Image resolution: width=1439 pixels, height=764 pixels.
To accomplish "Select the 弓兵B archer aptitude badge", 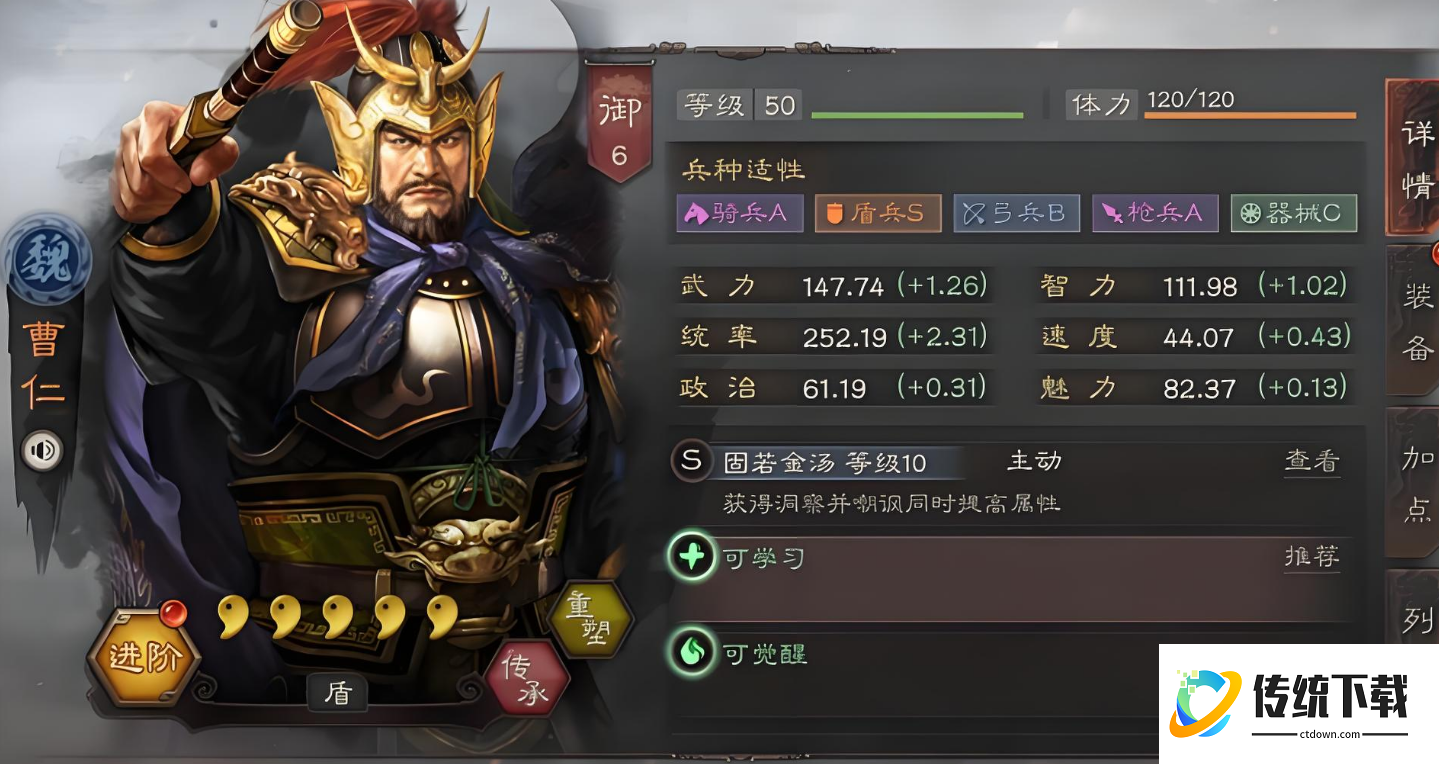I will coord(1016,213).
